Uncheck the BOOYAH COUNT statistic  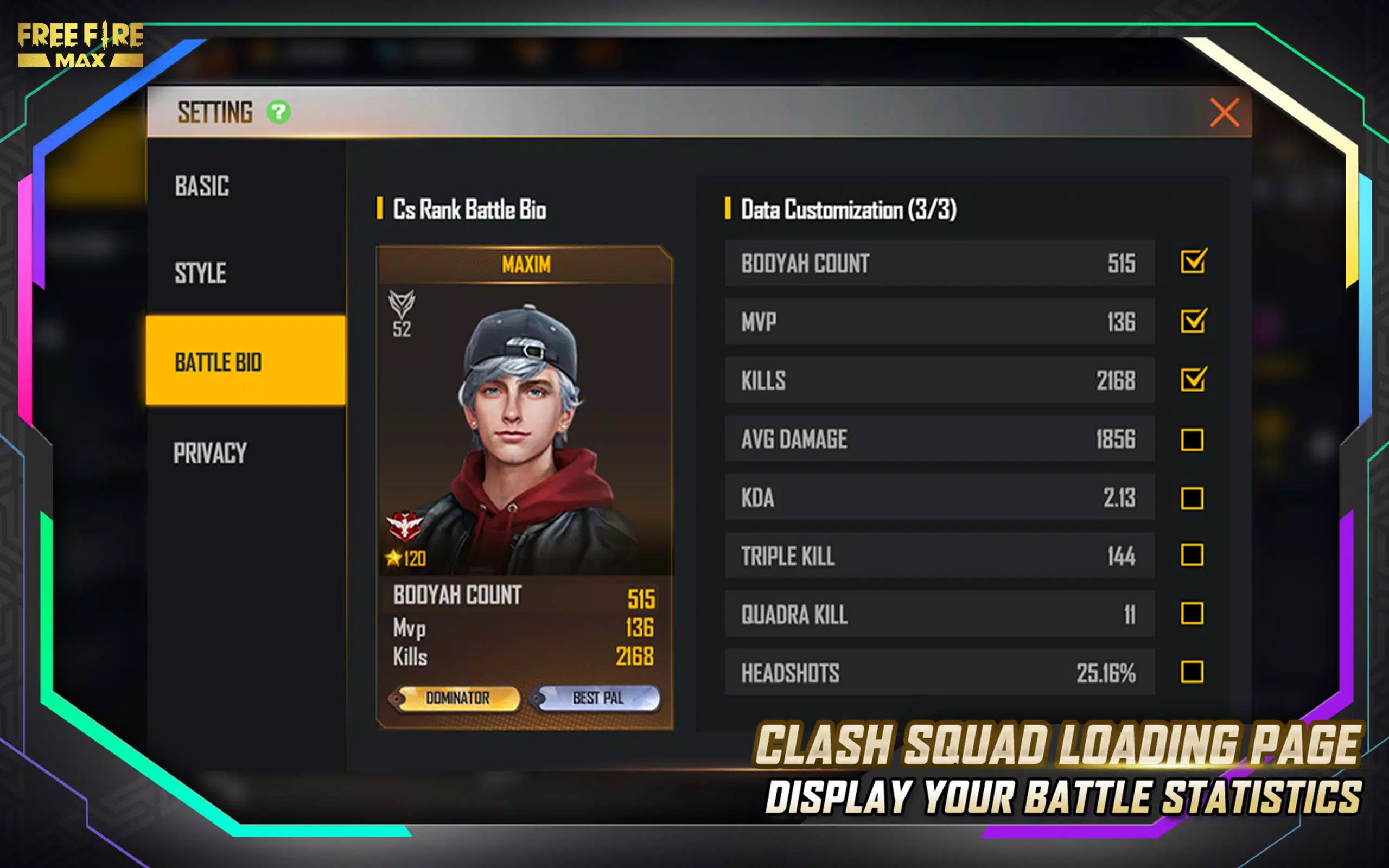(1193, 263)
